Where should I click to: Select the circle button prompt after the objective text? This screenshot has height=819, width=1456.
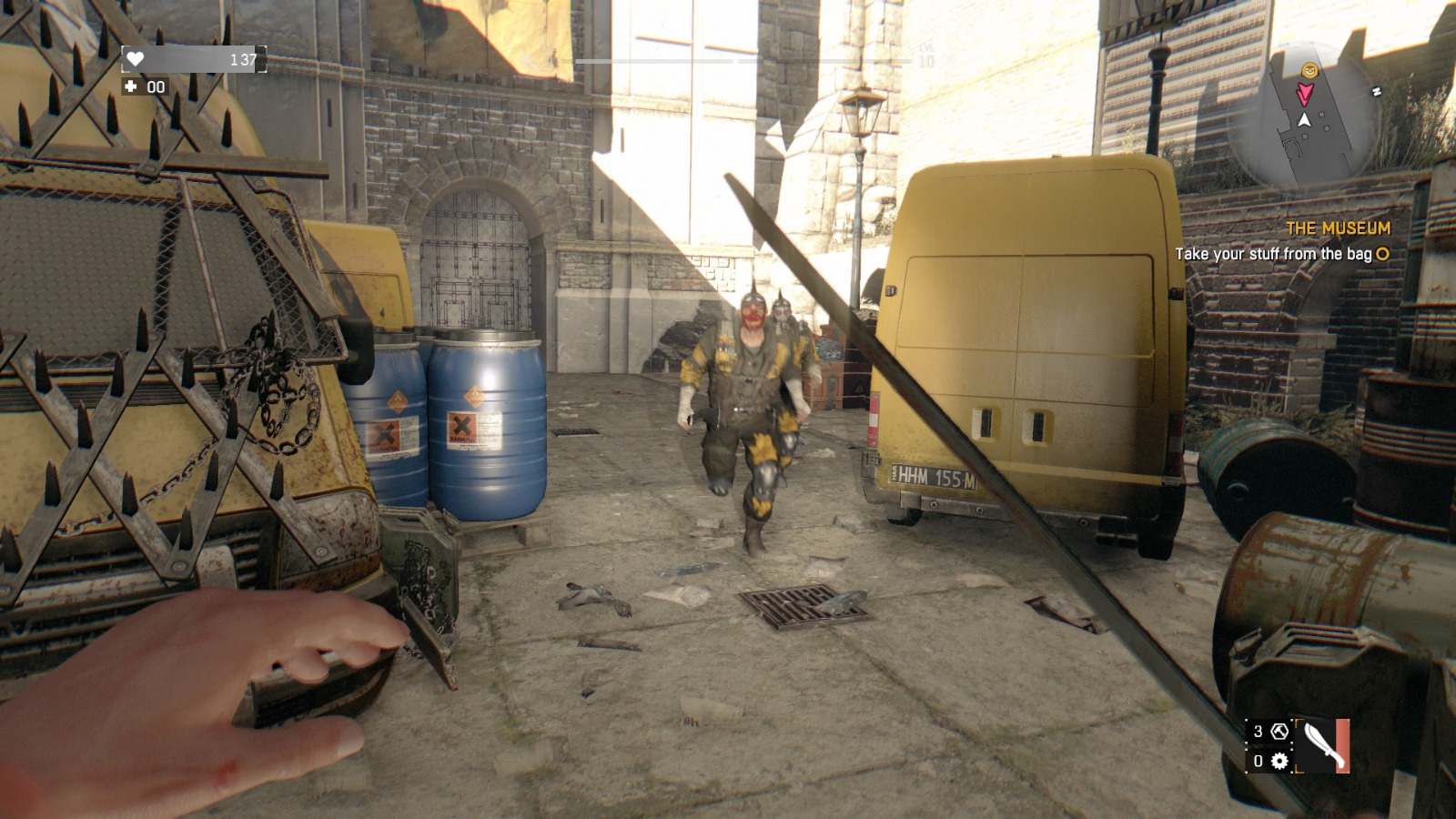pyautogui.click(x=1381, y=256)
